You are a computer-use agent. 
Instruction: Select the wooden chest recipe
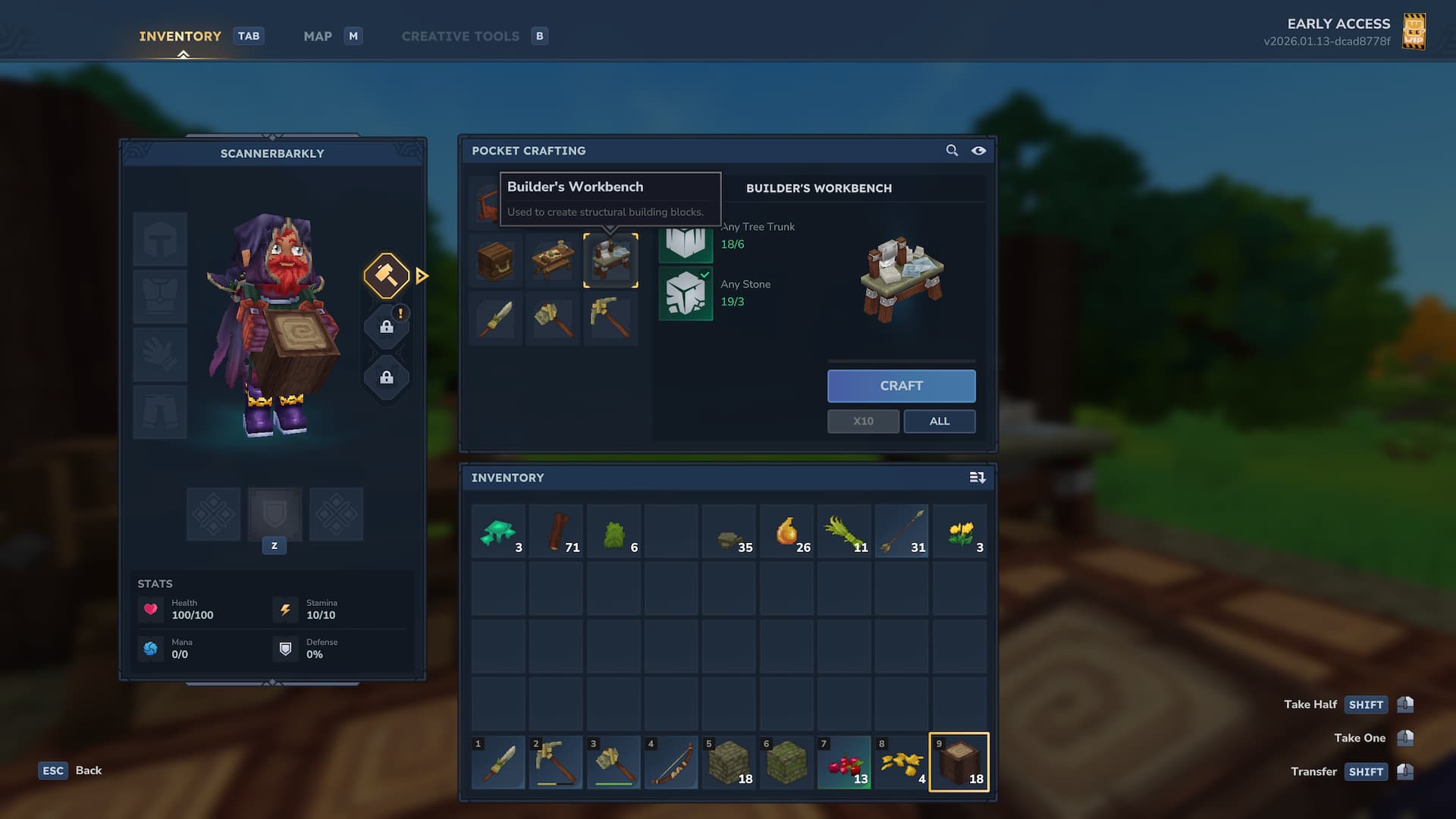coord(495,261)
